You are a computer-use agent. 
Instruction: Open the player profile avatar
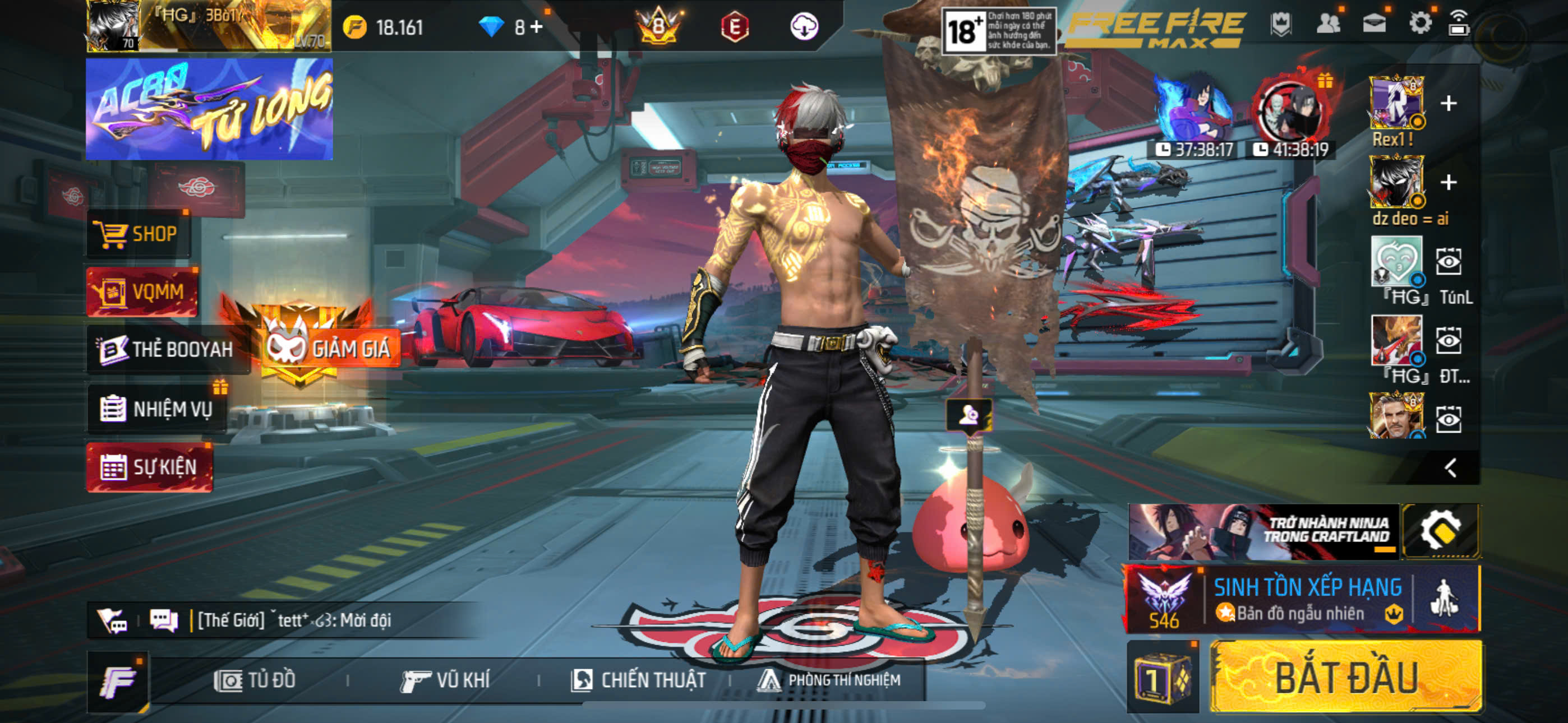113,26
